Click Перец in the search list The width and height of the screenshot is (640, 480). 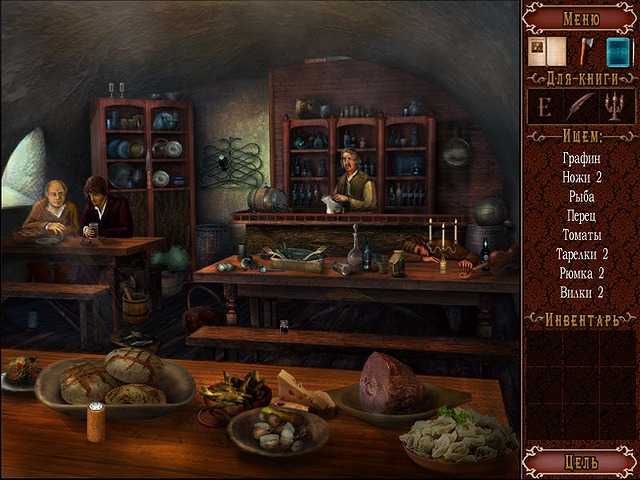(x=581, y=214)
